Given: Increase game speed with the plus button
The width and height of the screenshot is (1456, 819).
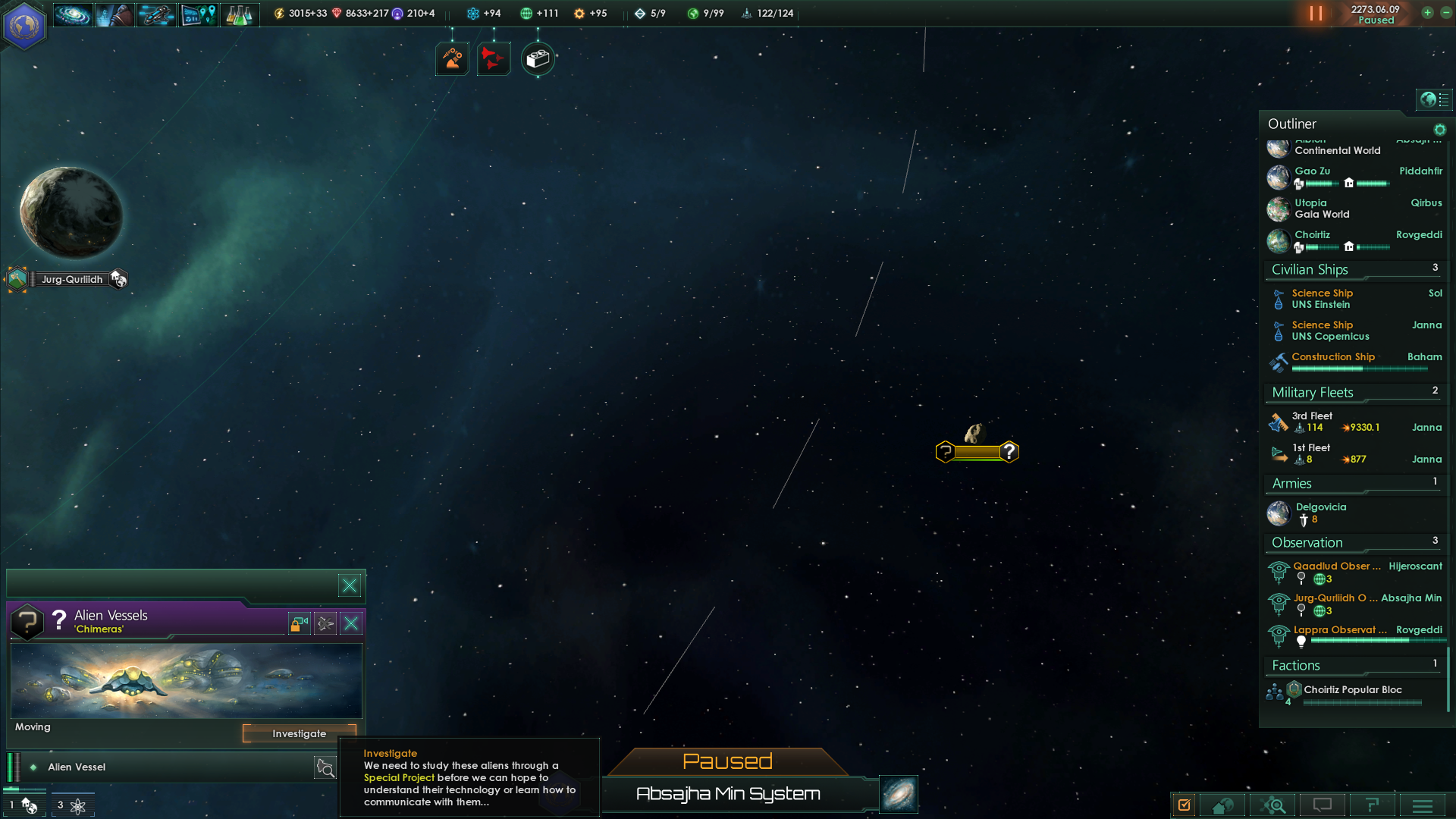Looking at the screenshot, I should [1427, 13].
